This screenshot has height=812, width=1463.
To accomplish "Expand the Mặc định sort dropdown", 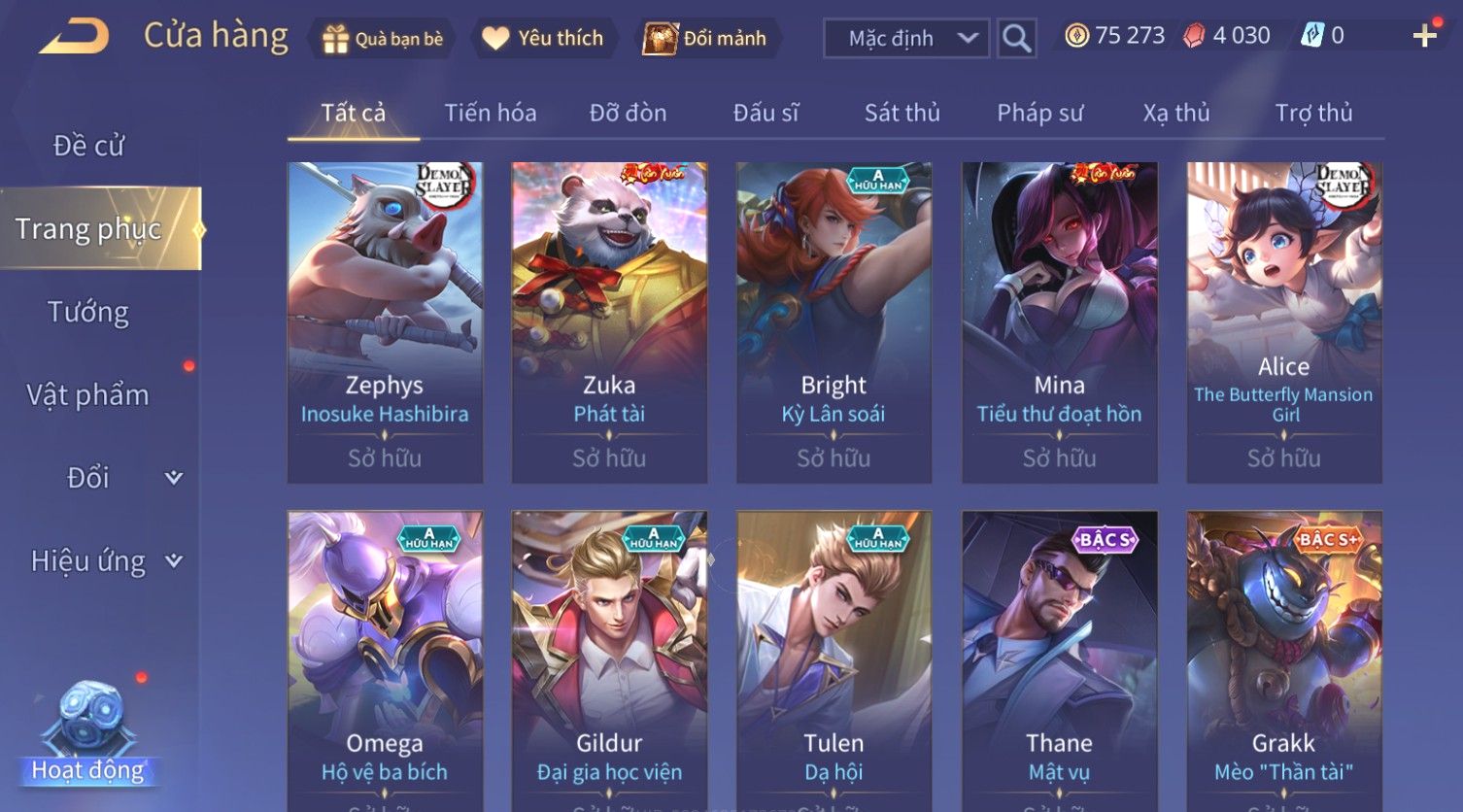I will click(x=906, y=39).
